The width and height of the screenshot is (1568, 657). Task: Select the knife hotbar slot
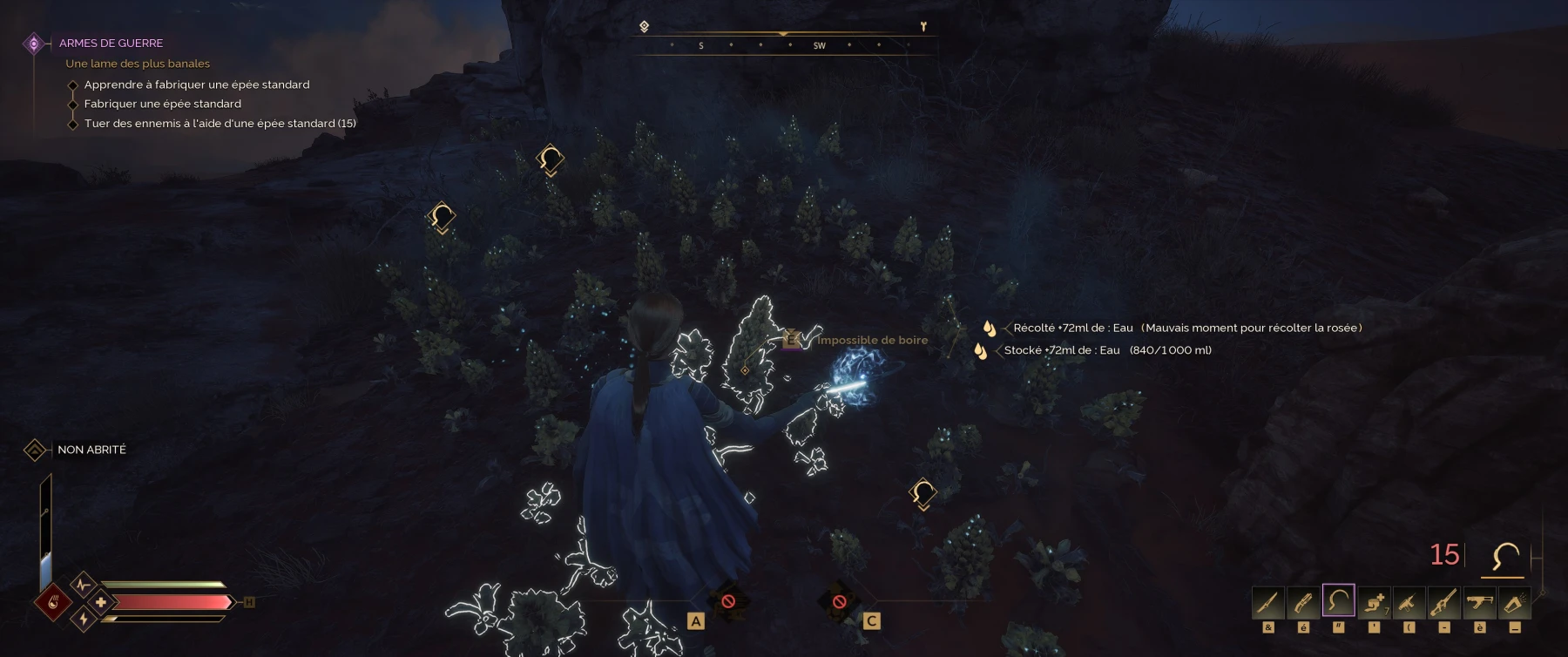pyautogui.click(x=1268, y=601)
